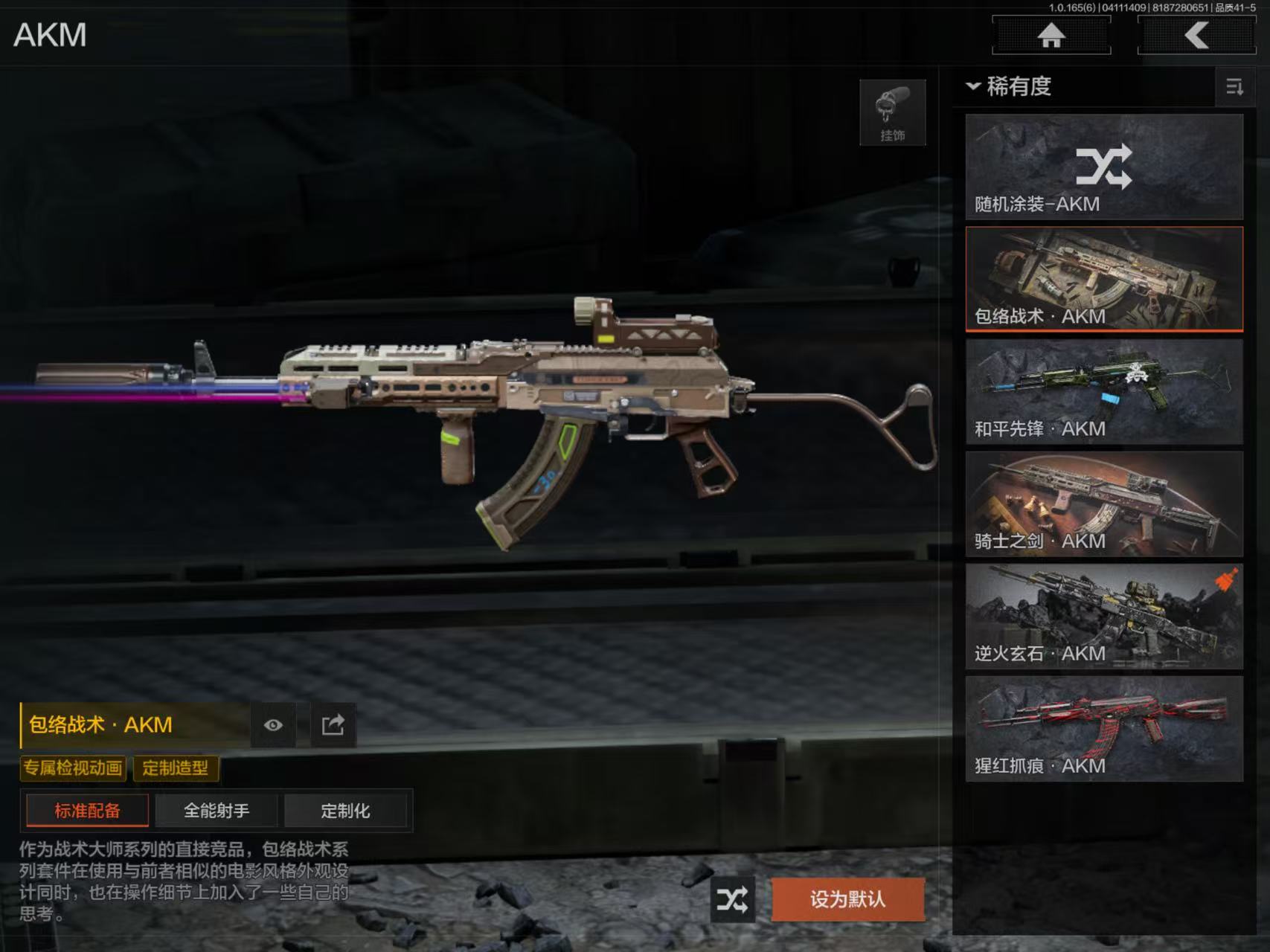The height and width of the screenshot is (952, 1270).
Task: Click the shuffle button beside 设为默认
Action: coord(732,900)
